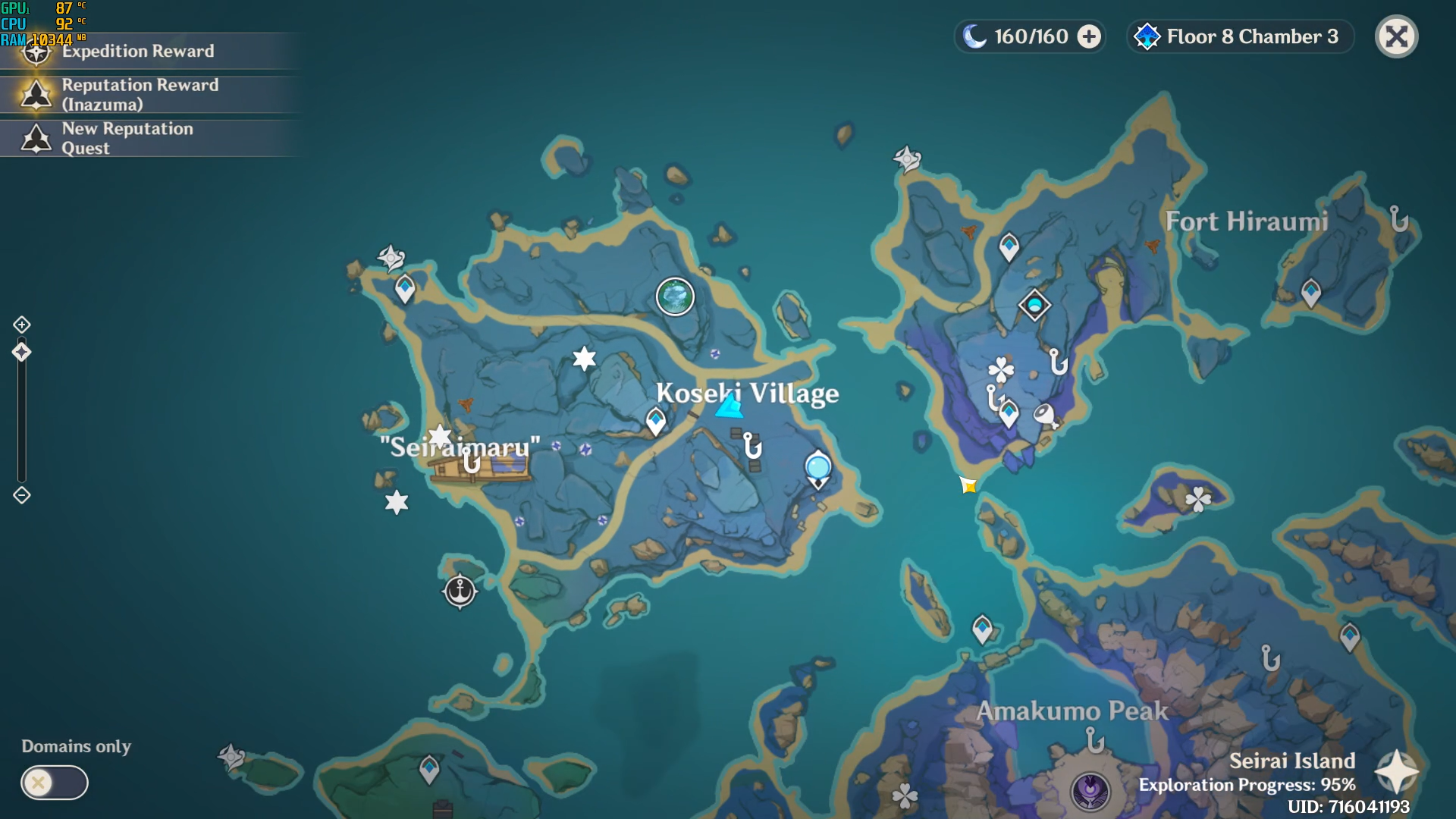1456x819 pixels.
Task: View the New Reputation Quest entry
Action: (x=127, y=138)
